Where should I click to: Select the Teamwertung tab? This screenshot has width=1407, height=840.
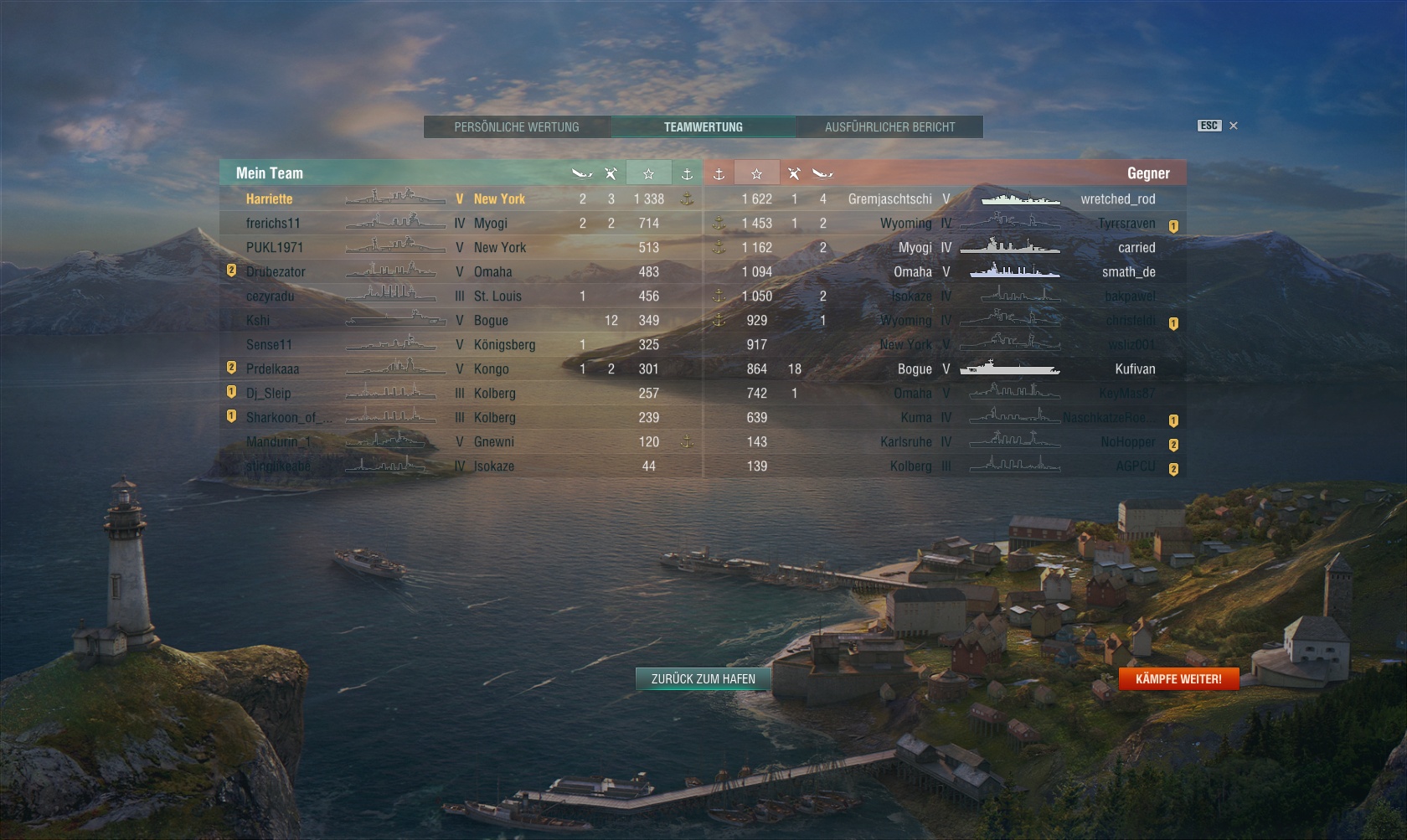[x=703, y=127]
